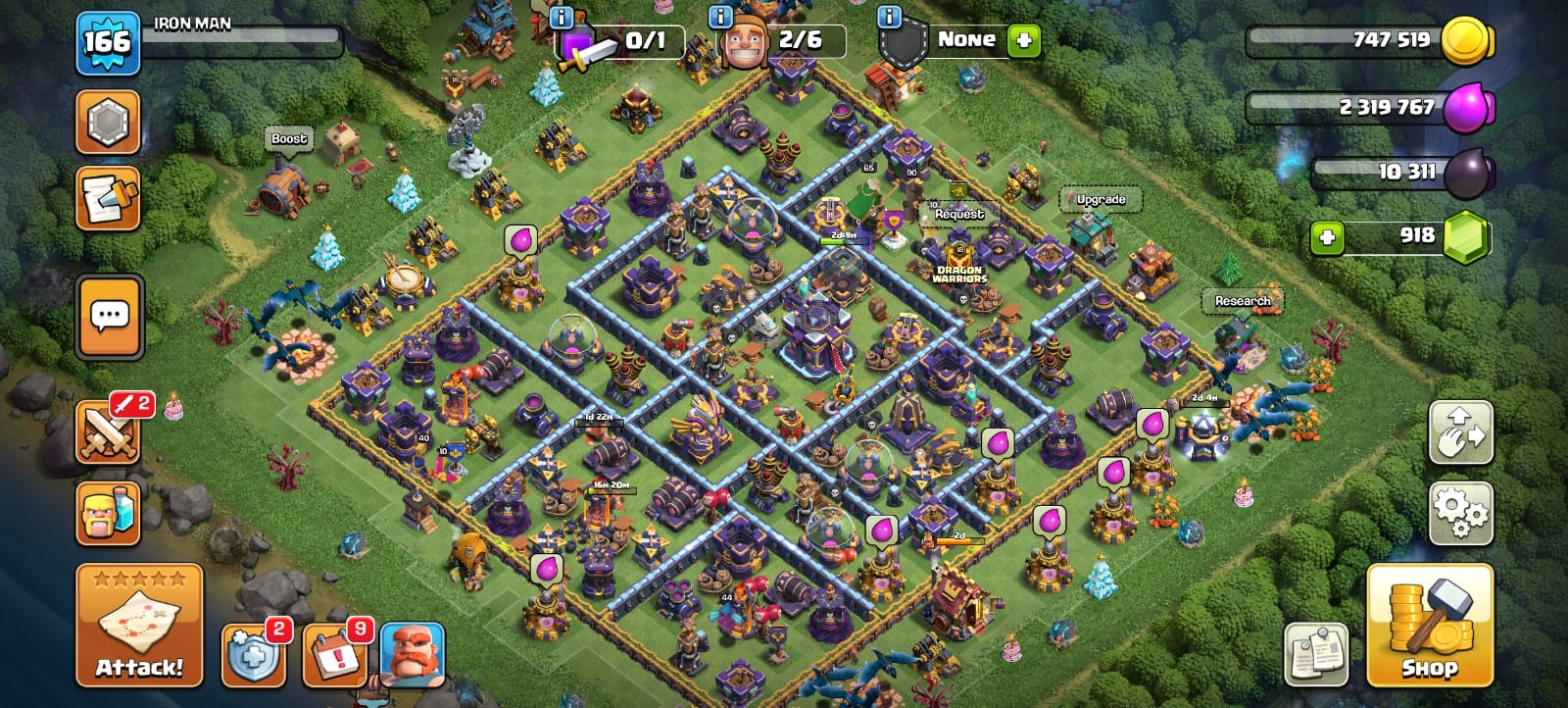Tap the Attack! button
This screenshot has height=708, width=1568.
(139, 625)
